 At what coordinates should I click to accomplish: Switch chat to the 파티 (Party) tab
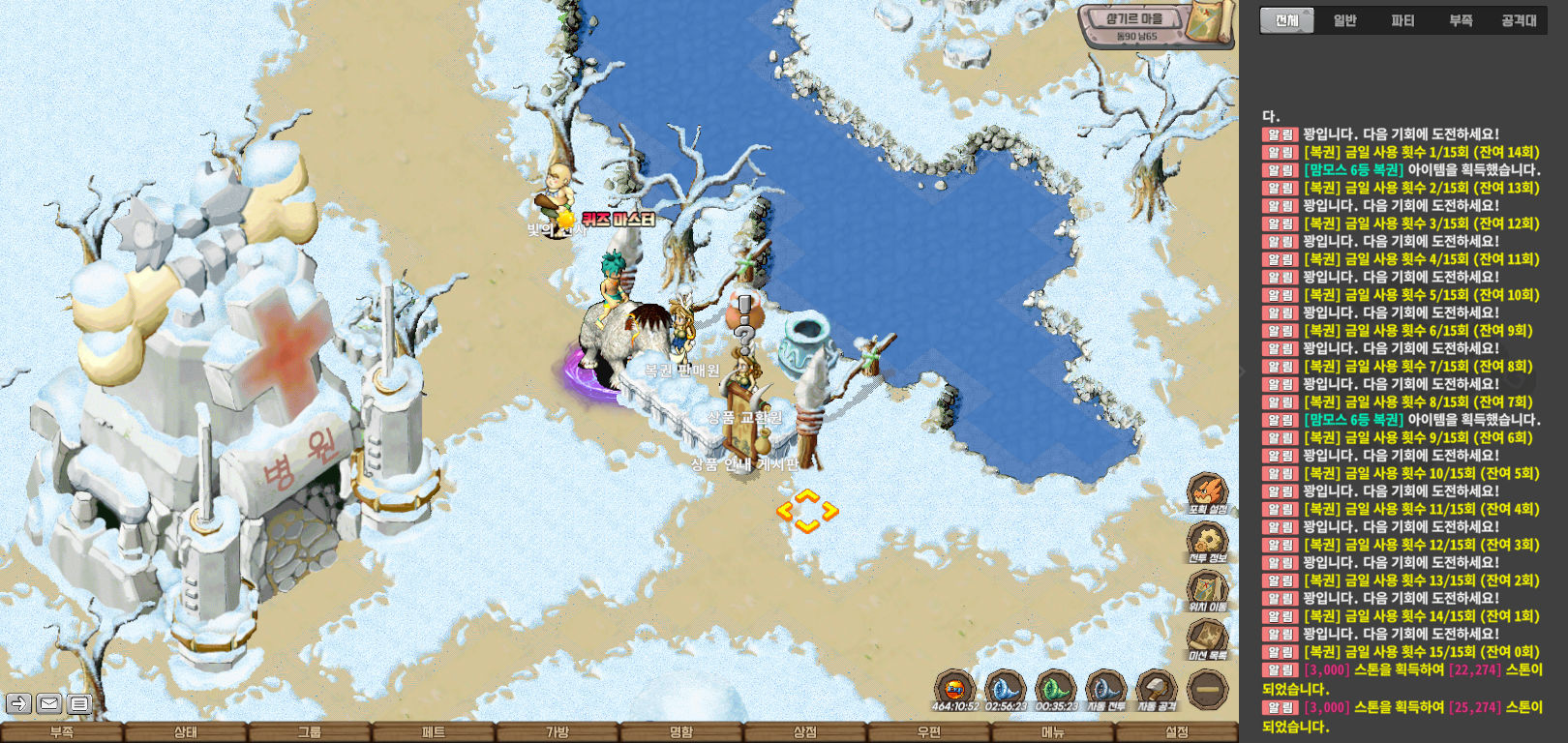pyautogui.click(x=1402, y=20)
